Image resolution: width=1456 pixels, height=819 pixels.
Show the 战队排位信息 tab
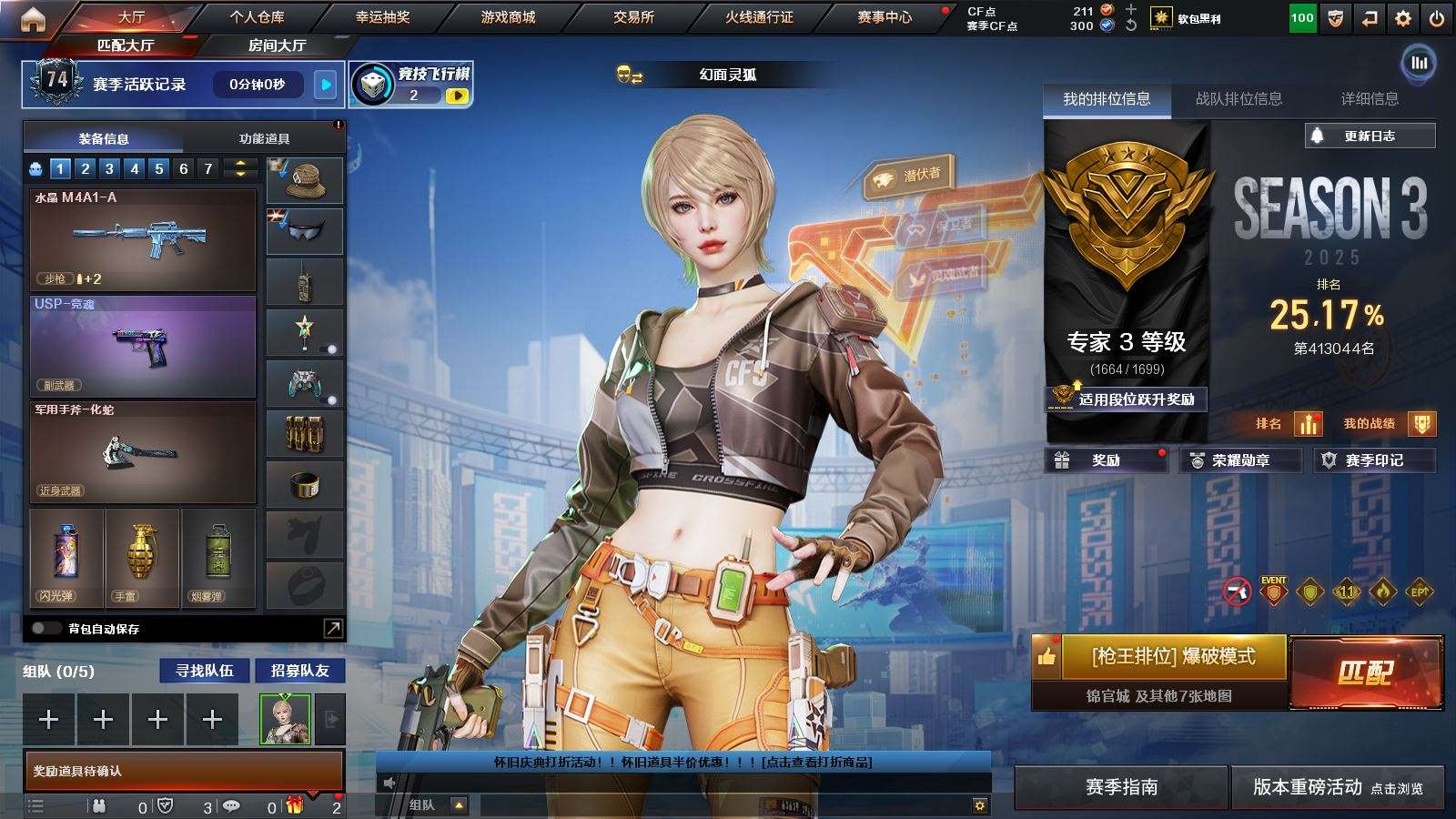pyautogui.click(x=1239, y=98)
